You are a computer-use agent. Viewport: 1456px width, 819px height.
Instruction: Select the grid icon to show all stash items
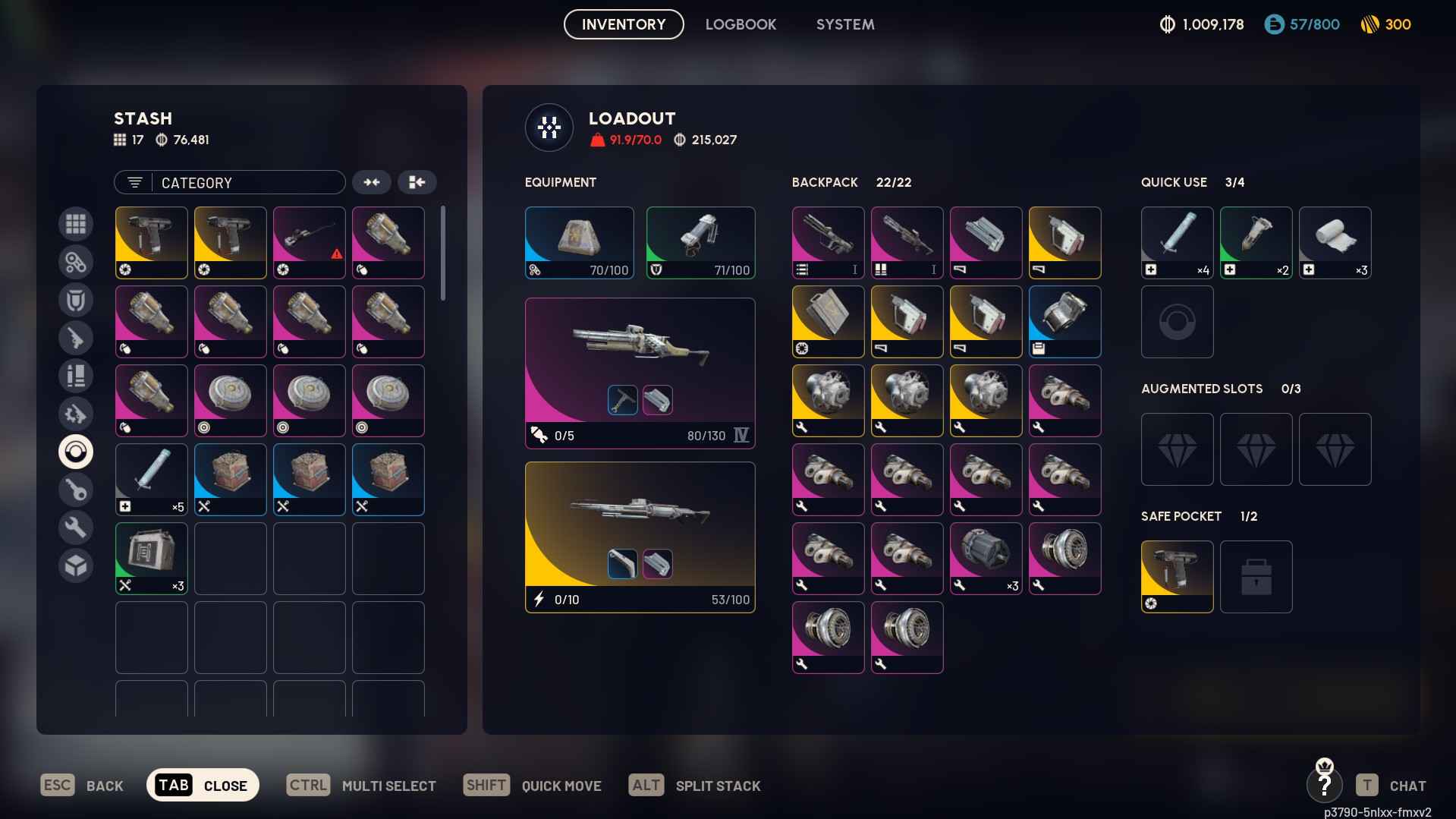tap(76, 224)
